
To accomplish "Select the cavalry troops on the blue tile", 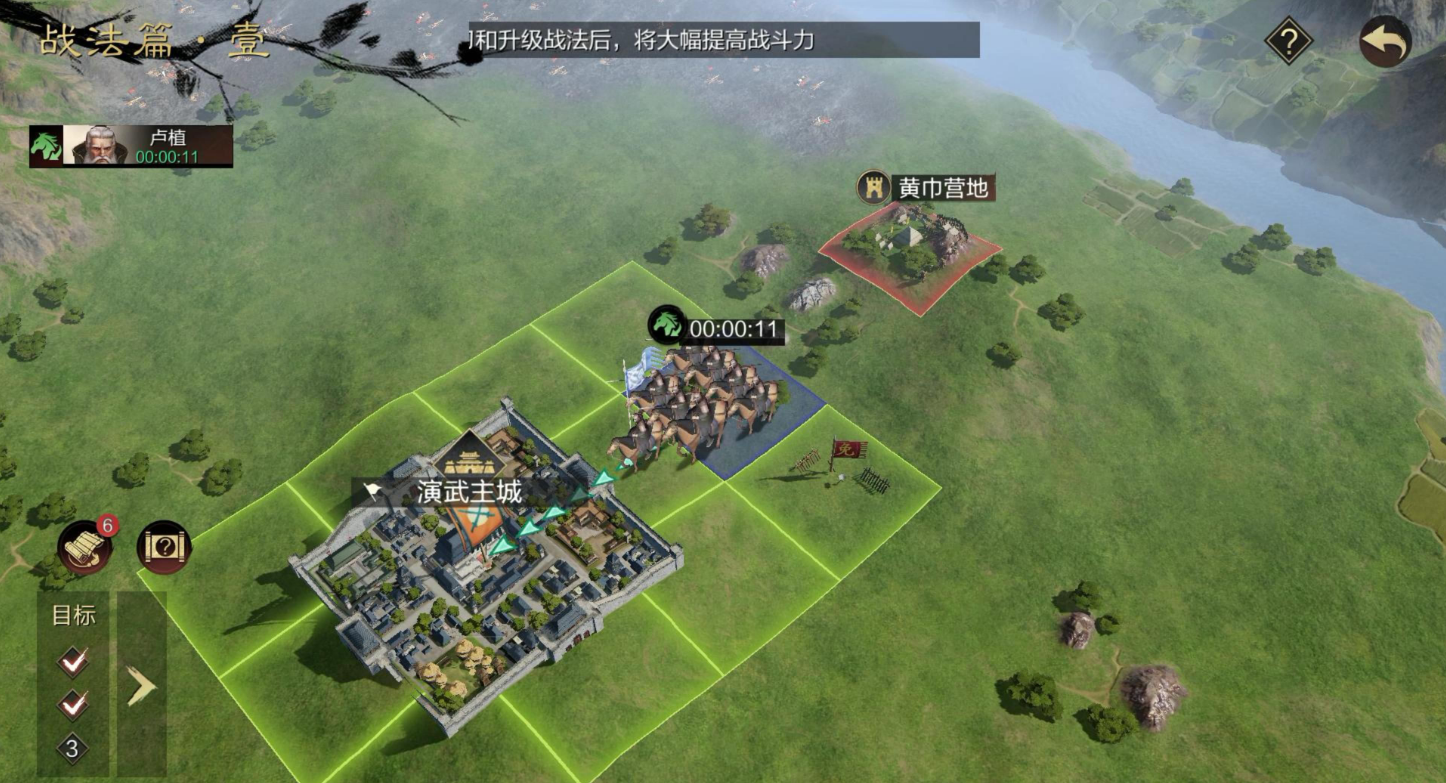I will pos(700,400).
